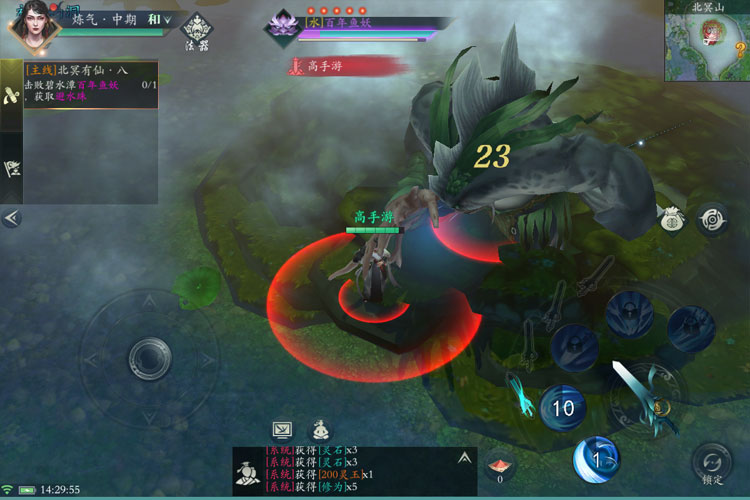Open the 北冥有仙 main quest tracker
The height and width of the screenshot is (500, 750).
(90, 84)
